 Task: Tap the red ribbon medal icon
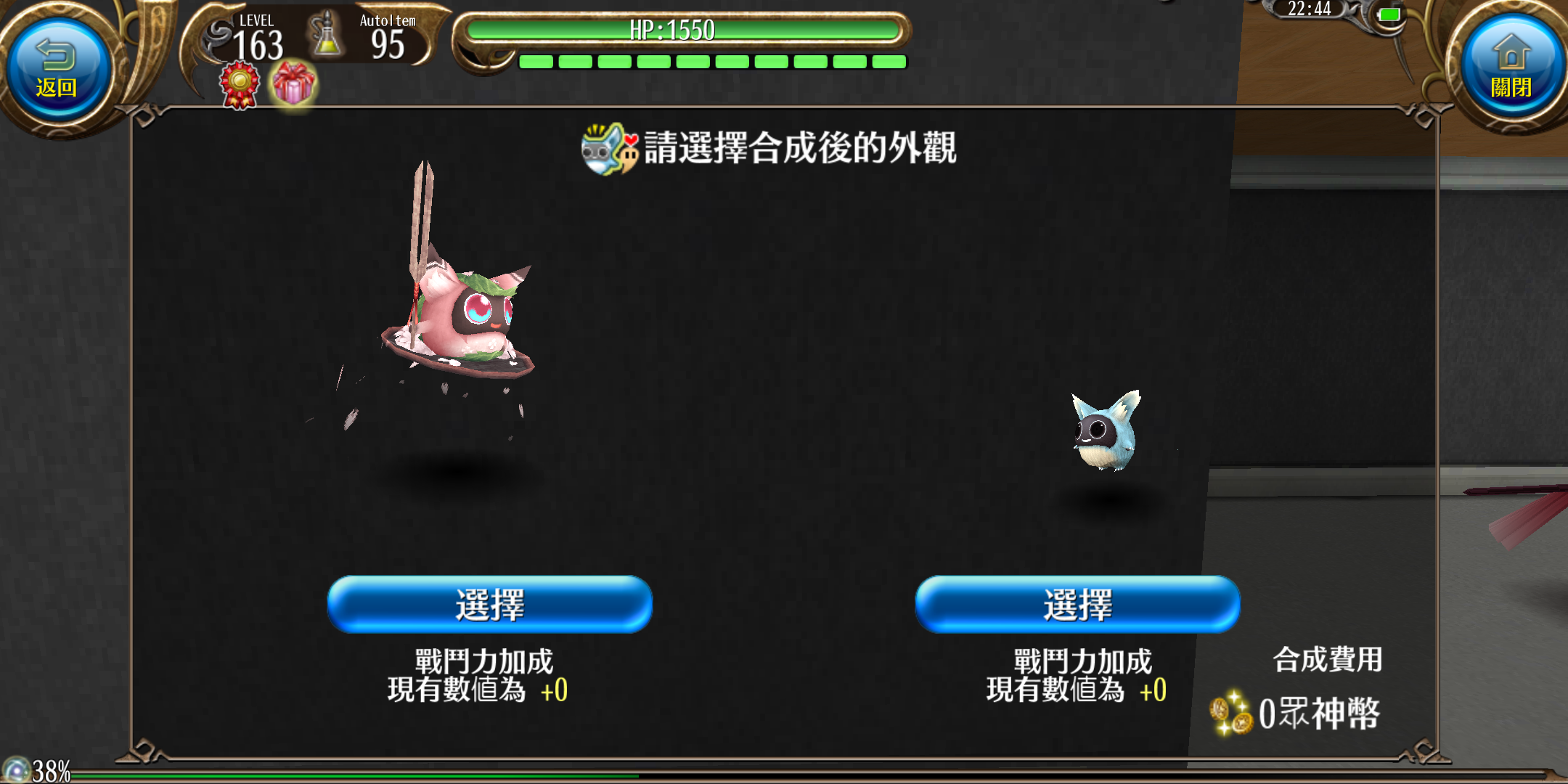tap(240, 85)
